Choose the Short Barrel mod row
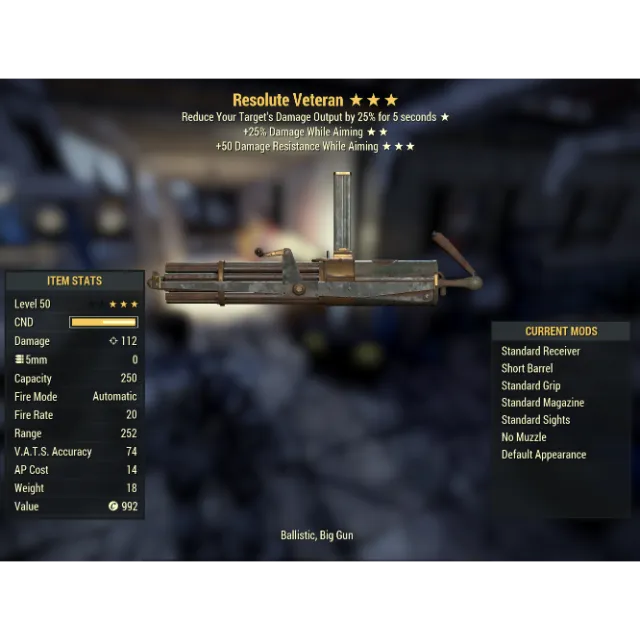This screenshot has width=640, height=640. click(x=527, y=368)
